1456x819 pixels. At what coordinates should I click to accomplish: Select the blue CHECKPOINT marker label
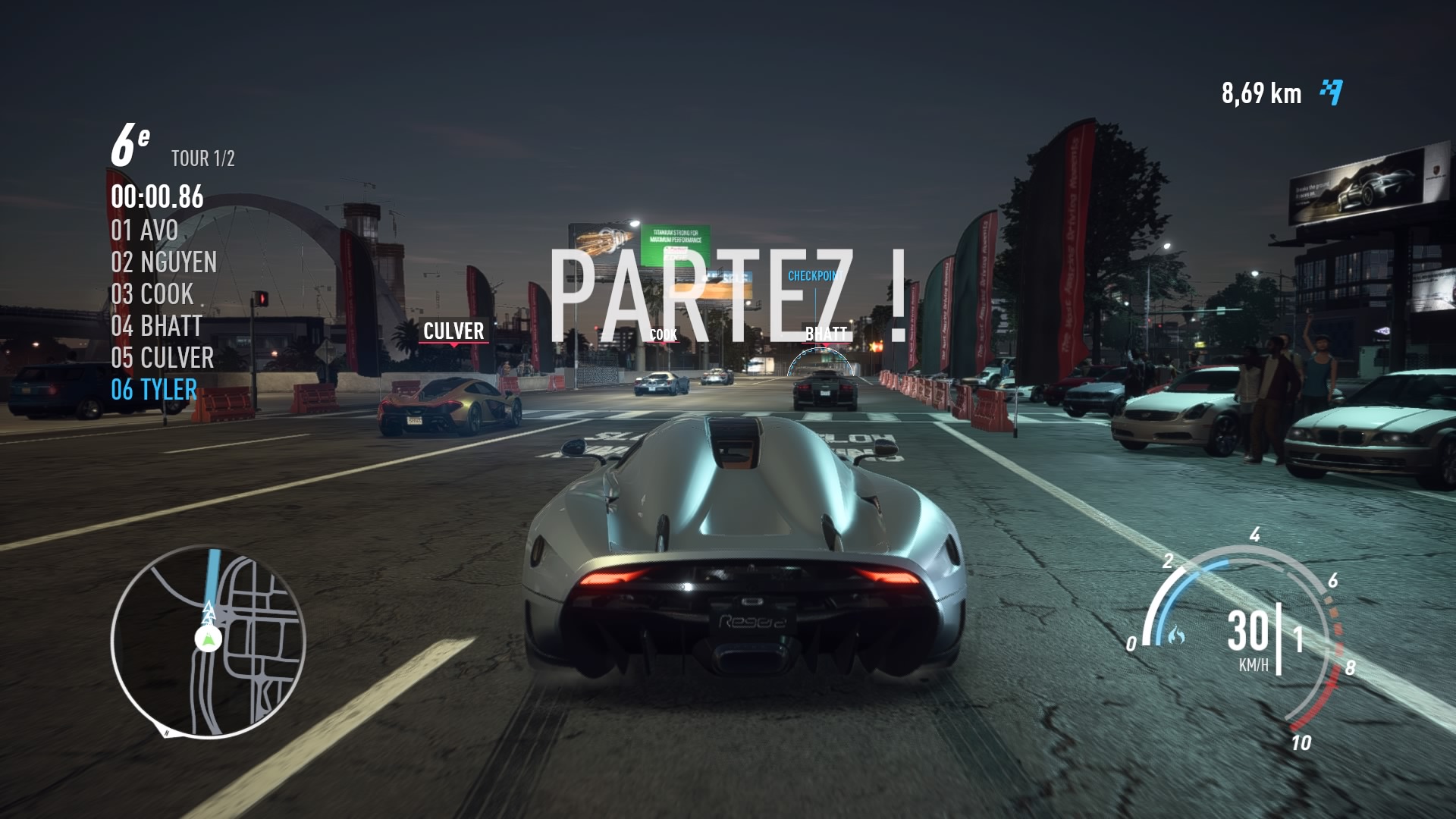(x=814, y=276)
